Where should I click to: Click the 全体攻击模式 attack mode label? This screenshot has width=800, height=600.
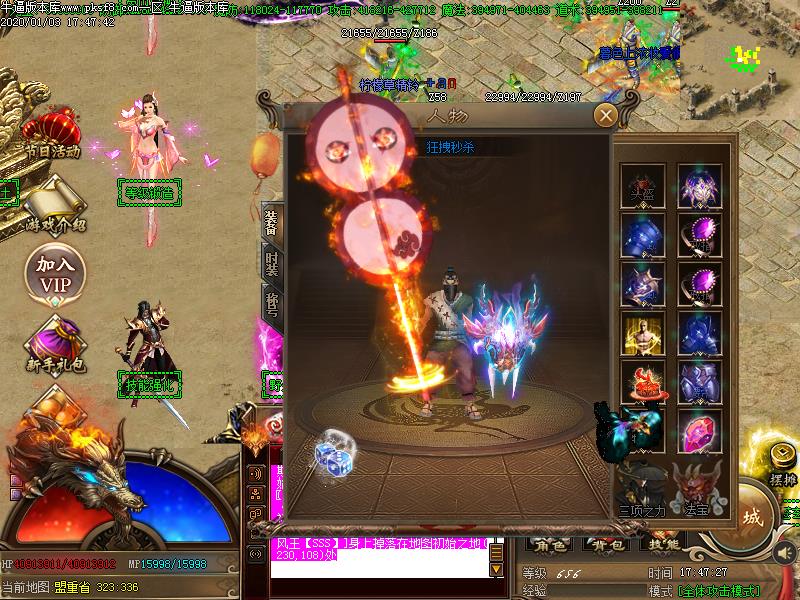click(x=718, y=591)
